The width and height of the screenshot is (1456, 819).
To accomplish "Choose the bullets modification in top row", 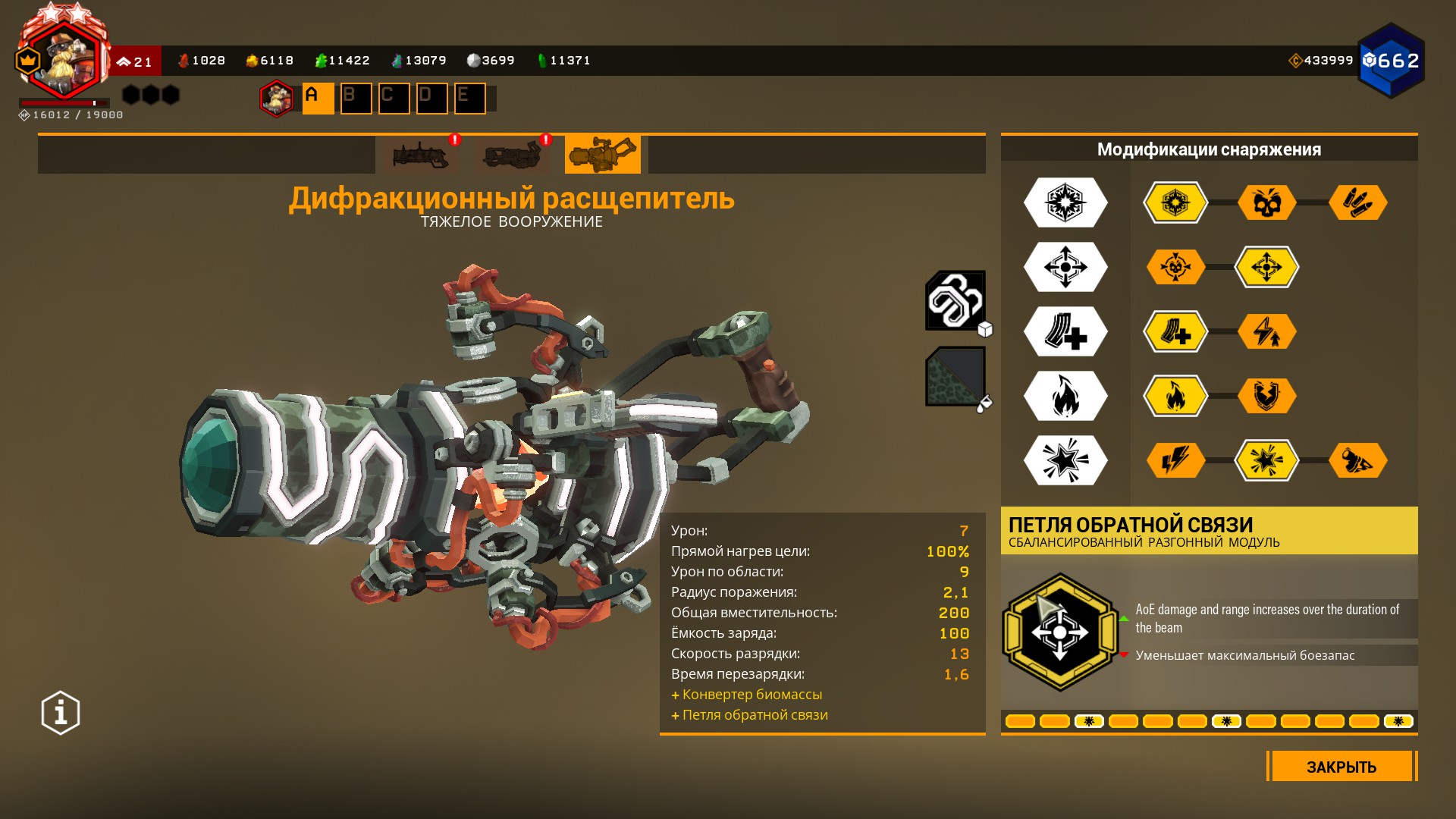I will click(1357, 202).
